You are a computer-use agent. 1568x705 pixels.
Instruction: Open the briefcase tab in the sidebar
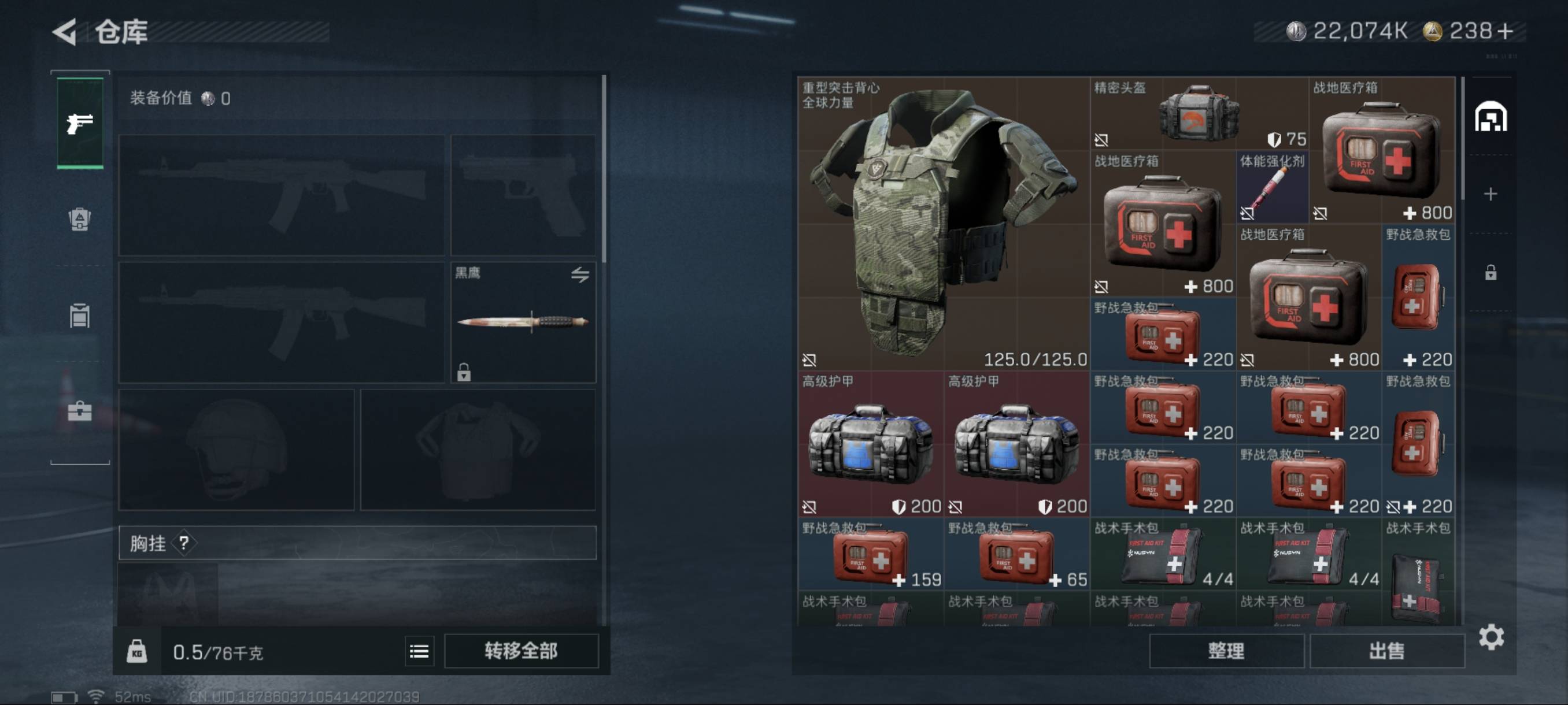tap(80, 412)
